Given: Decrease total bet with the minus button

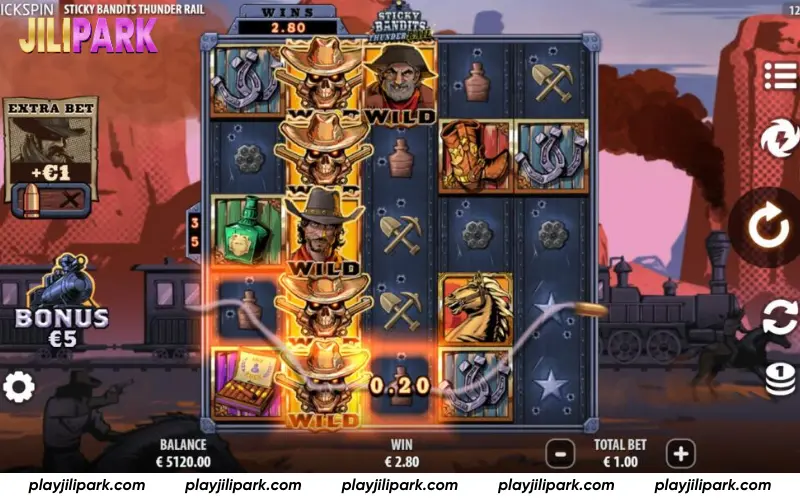Looking at the screenshot, I should pos(560,454).
